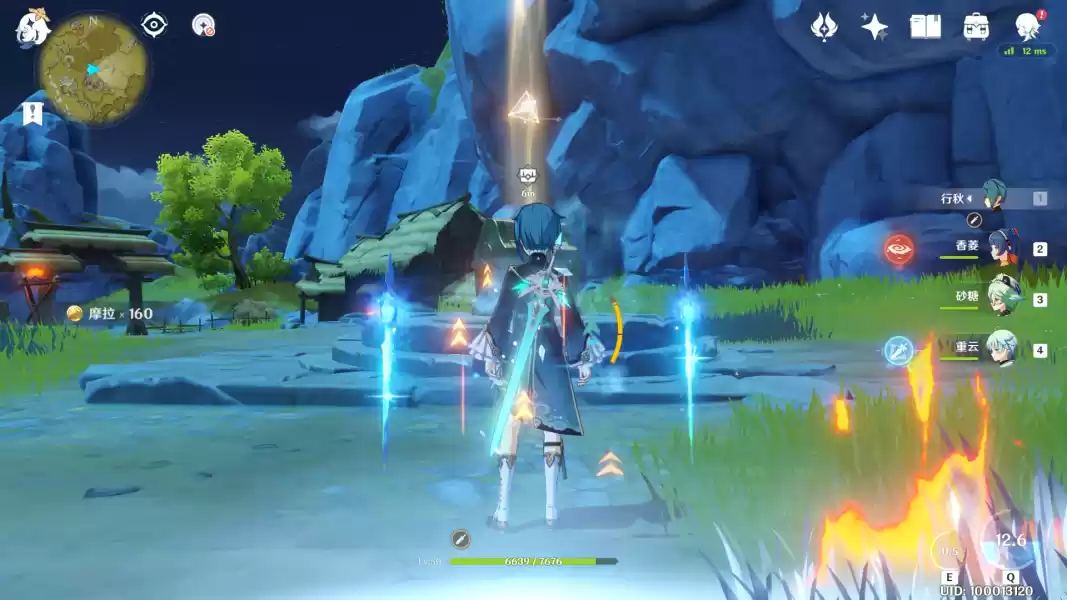Use the elemental skill showing 0.5 cooldown
Viewport: 1067px width, 600px height.
pyautogui.click(x=949, y=550)
